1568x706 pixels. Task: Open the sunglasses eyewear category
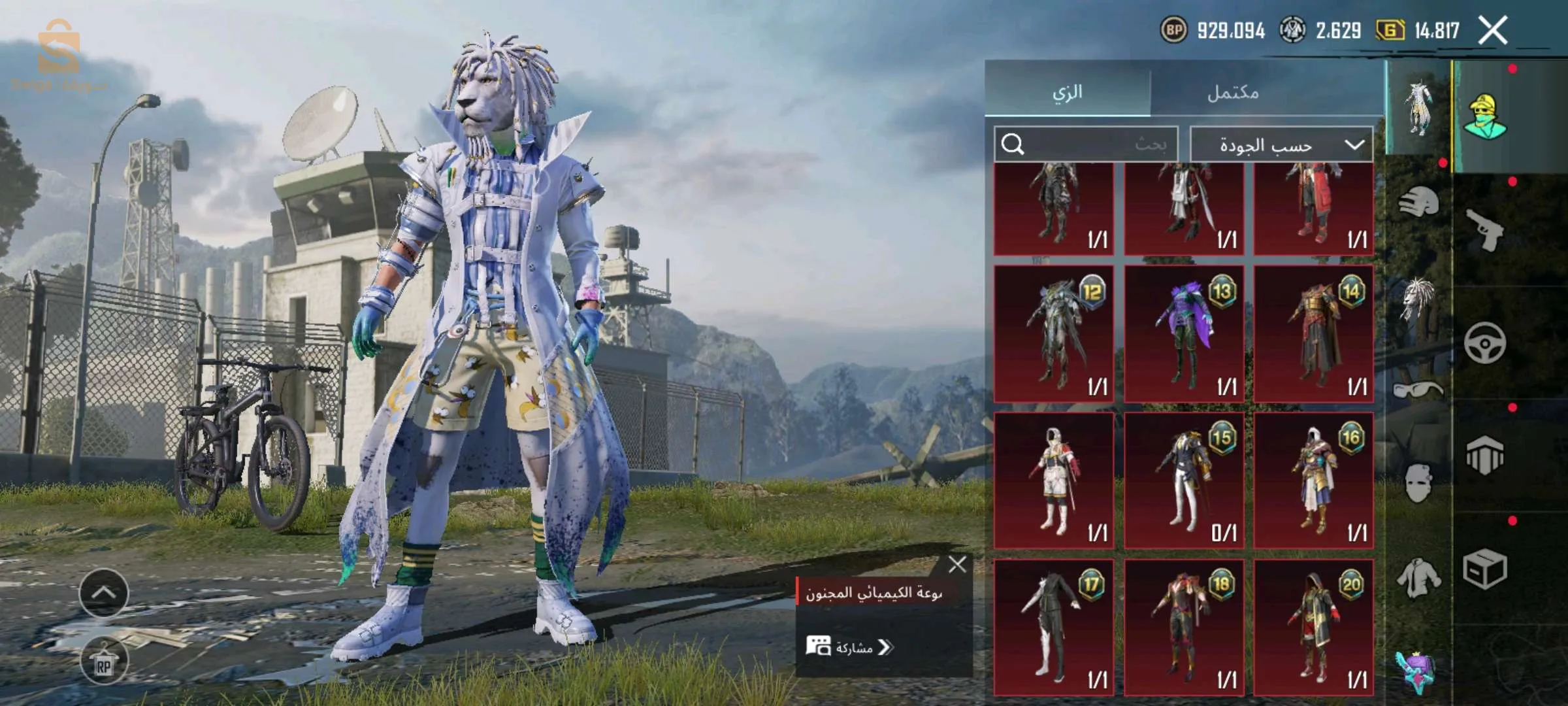1418,390
